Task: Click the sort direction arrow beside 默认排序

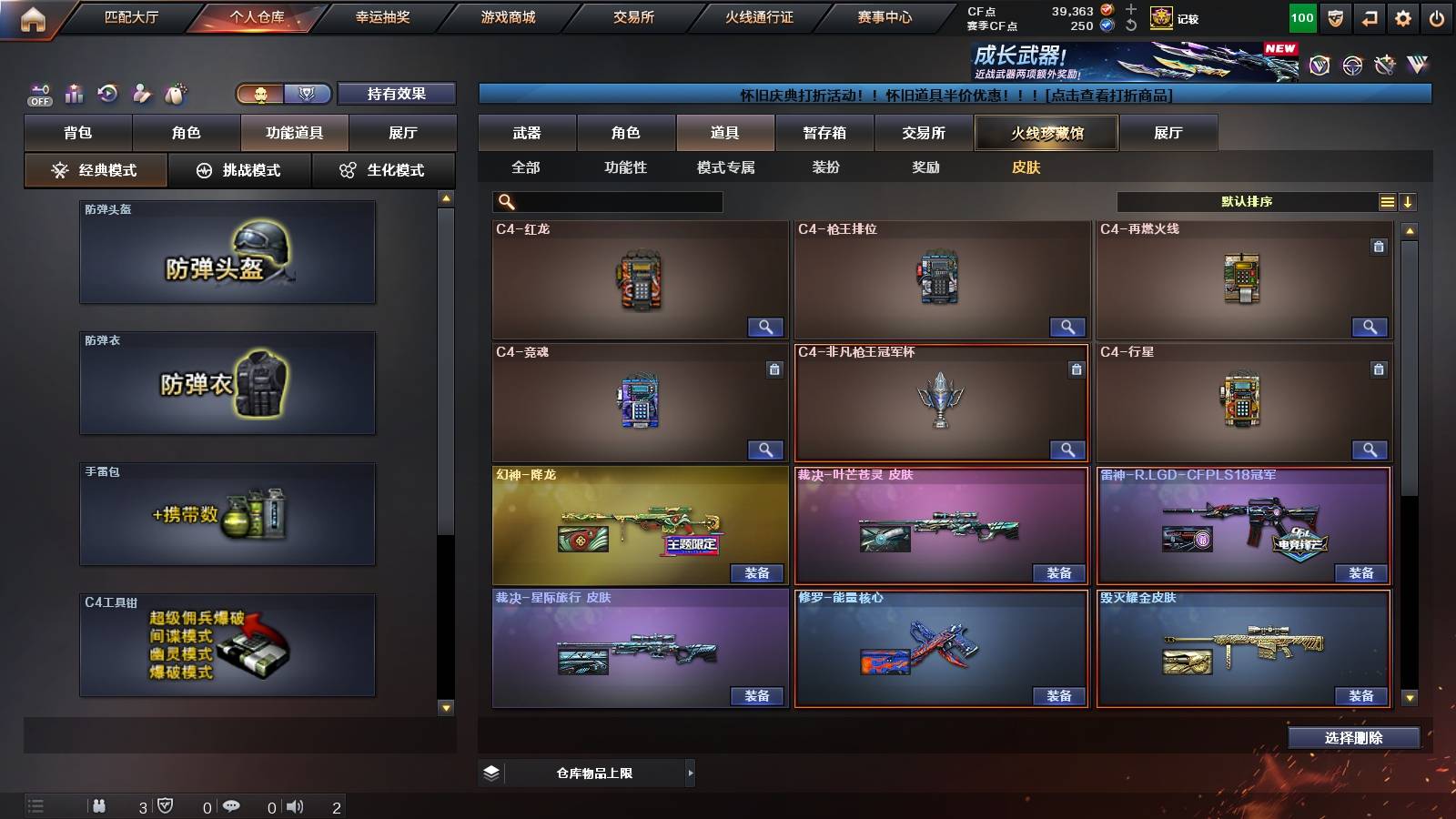Action: 1409,201
